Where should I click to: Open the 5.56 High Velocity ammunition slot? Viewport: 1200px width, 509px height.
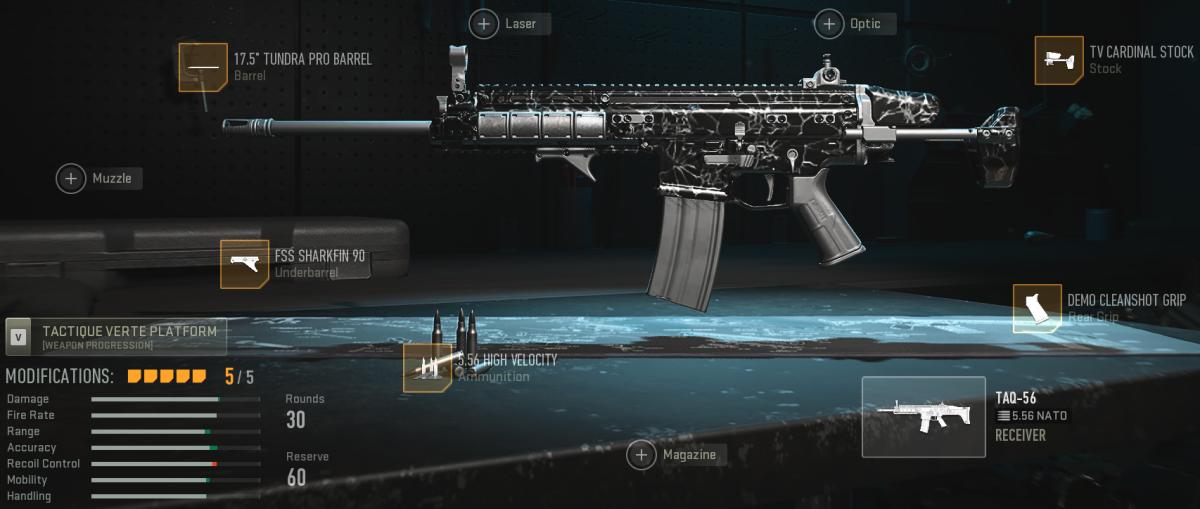tap(428, 367)
